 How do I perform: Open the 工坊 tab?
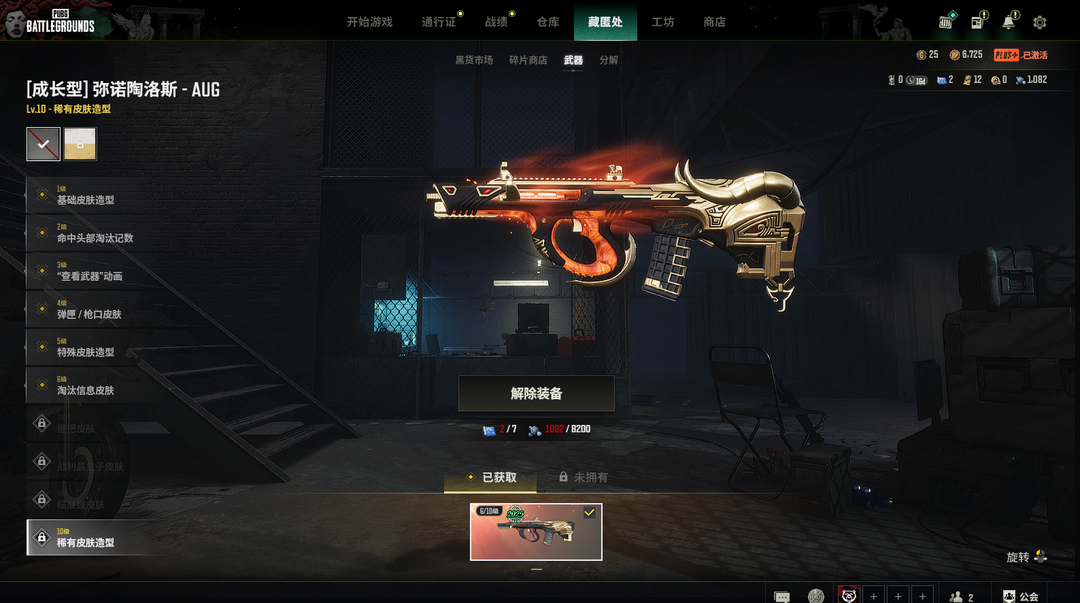pos(663,22)
